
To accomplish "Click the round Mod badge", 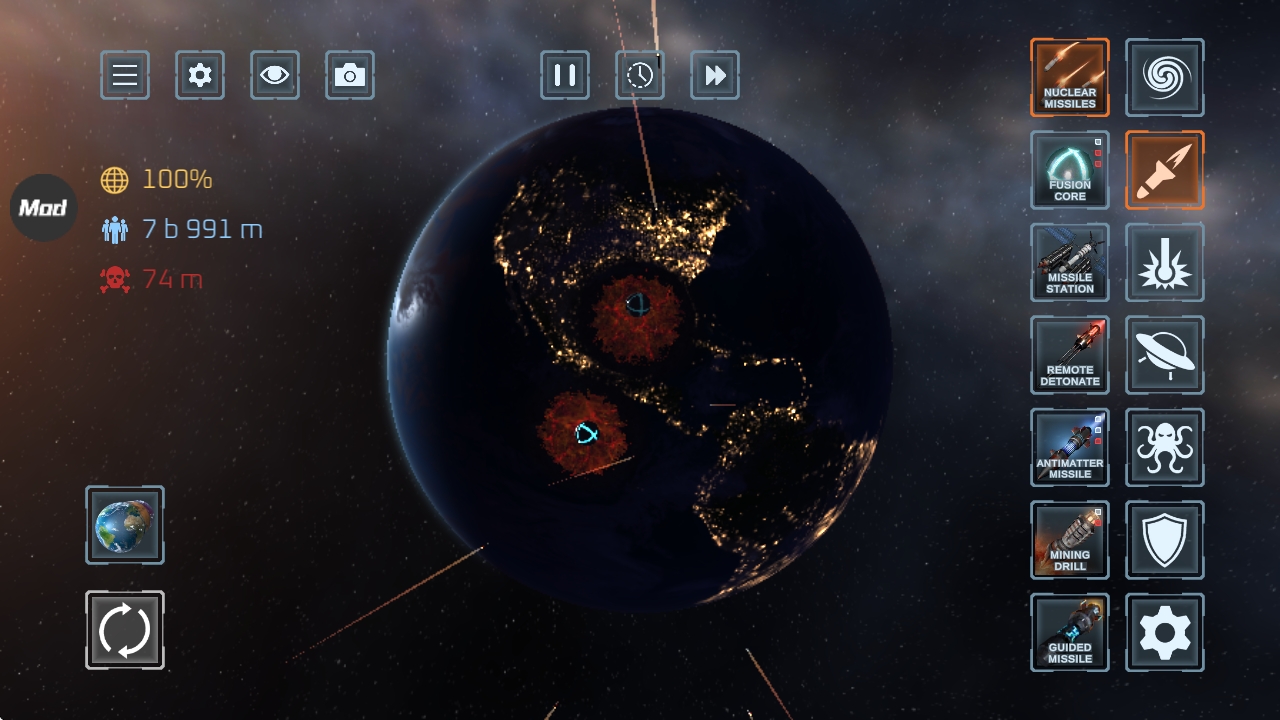I will click(x=44, y=208).
